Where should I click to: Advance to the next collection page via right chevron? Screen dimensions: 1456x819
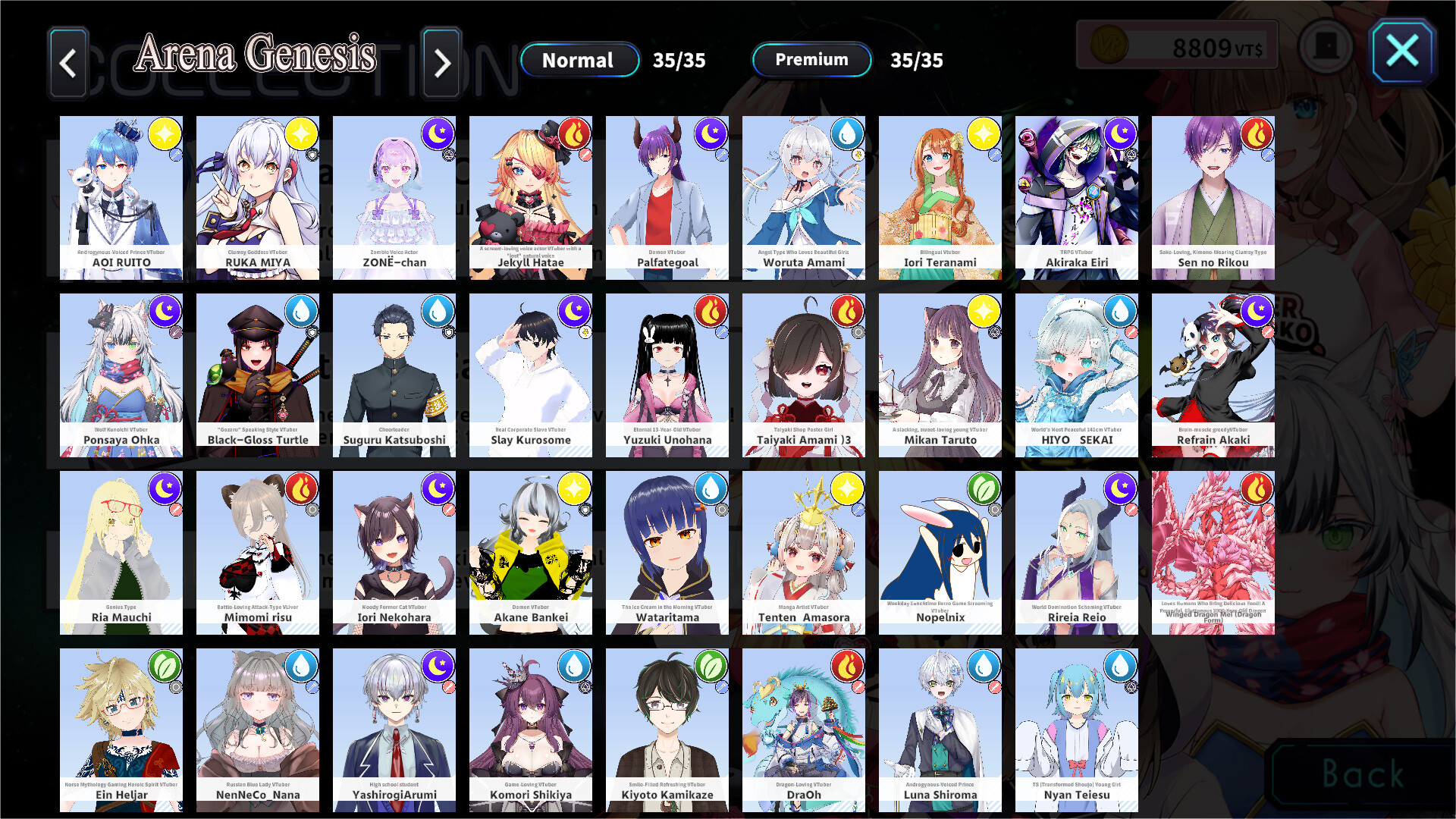442,64
